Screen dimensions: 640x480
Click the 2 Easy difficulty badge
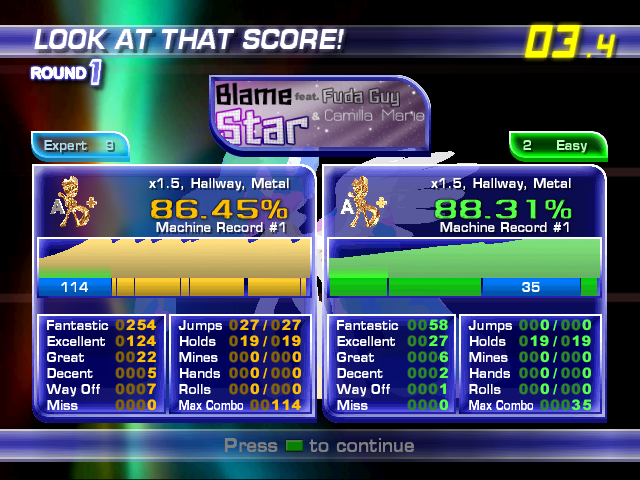pos(559,146)
